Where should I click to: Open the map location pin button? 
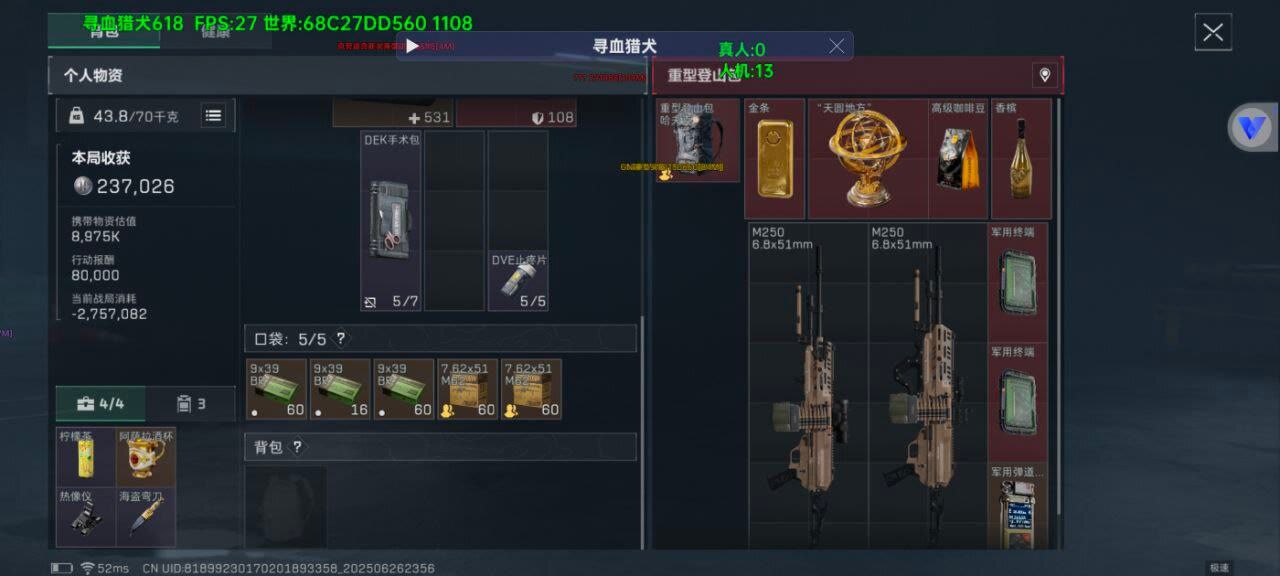[x=1044, y=75]
